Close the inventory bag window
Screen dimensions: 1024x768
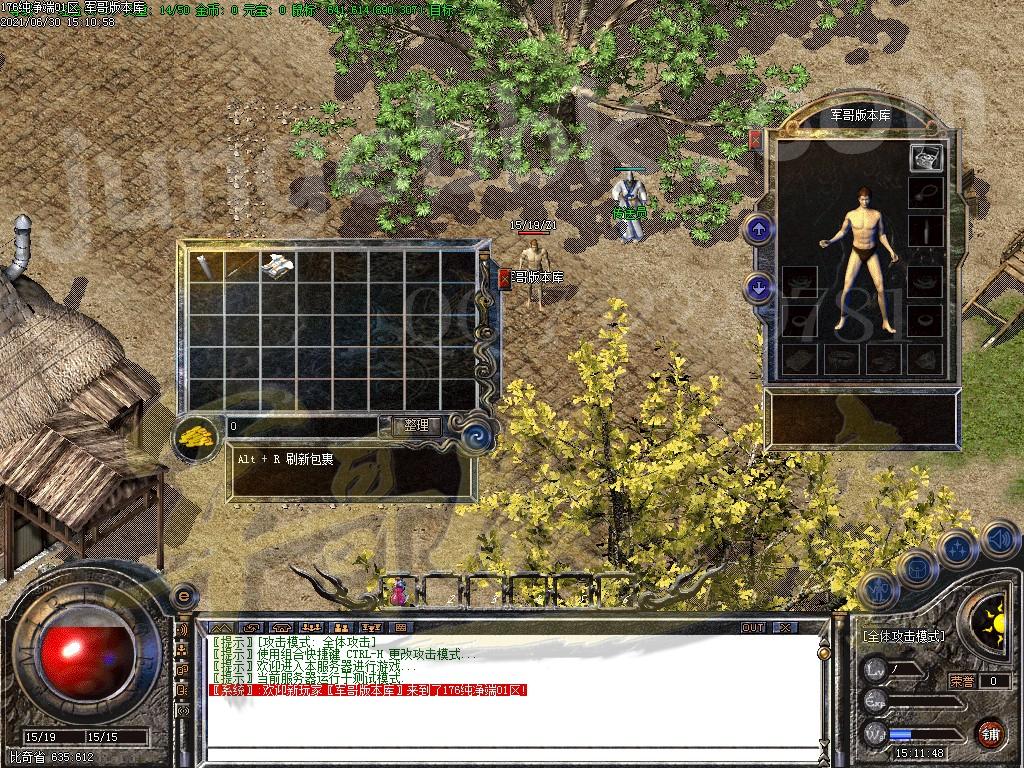(504, 277)
